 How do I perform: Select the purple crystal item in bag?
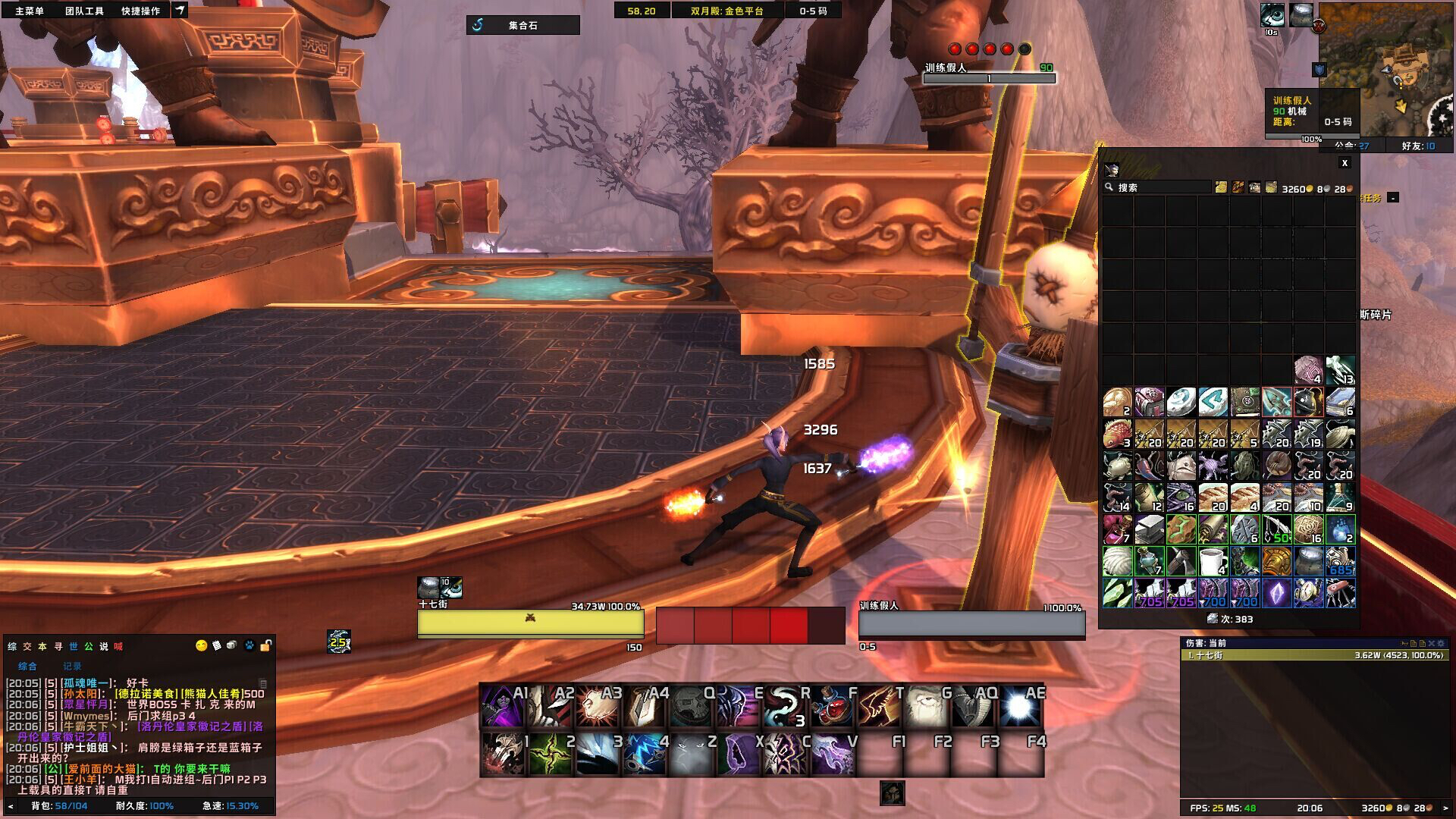click(1276, 594)
